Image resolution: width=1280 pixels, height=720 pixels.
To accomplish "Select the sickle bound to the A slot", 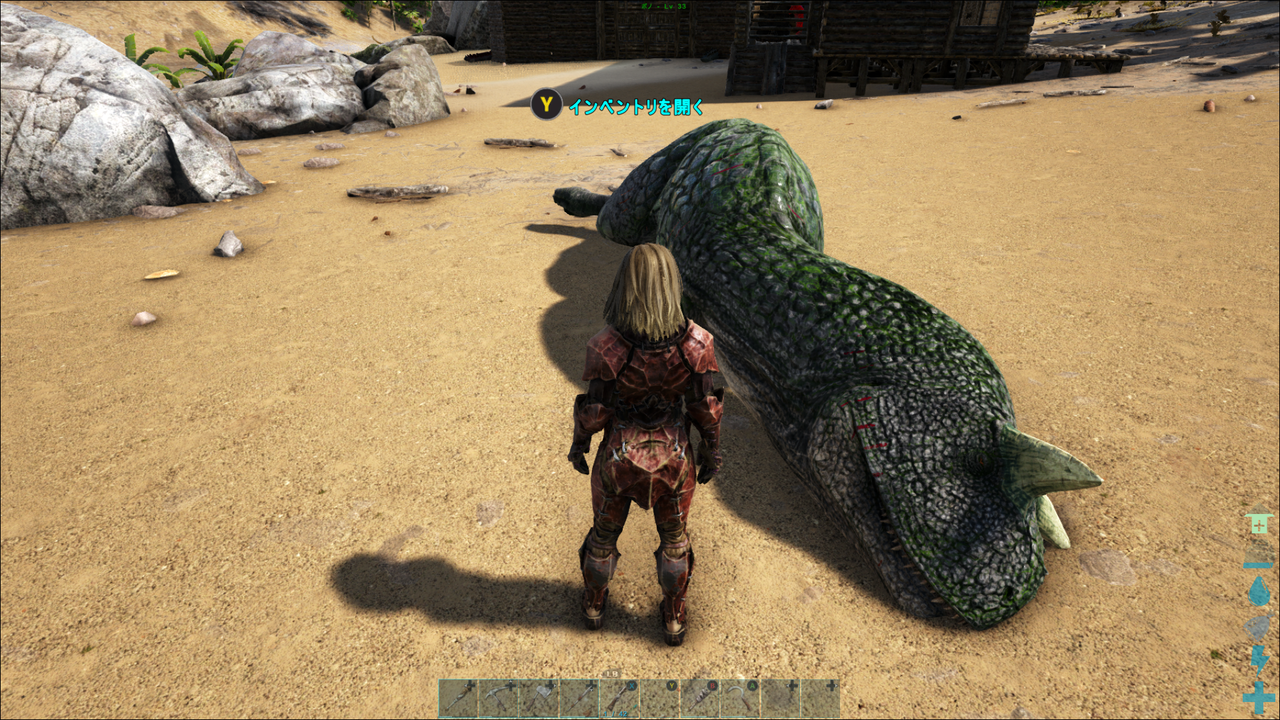I will 738,695.
